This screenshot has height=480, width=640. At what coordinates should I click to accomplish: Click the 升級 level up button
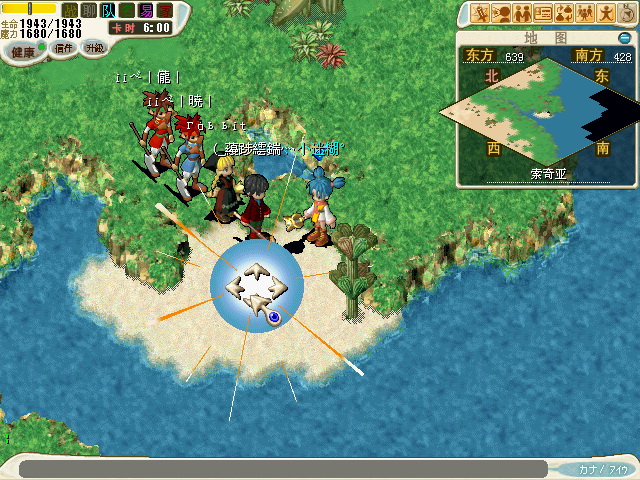pos(95,47)
